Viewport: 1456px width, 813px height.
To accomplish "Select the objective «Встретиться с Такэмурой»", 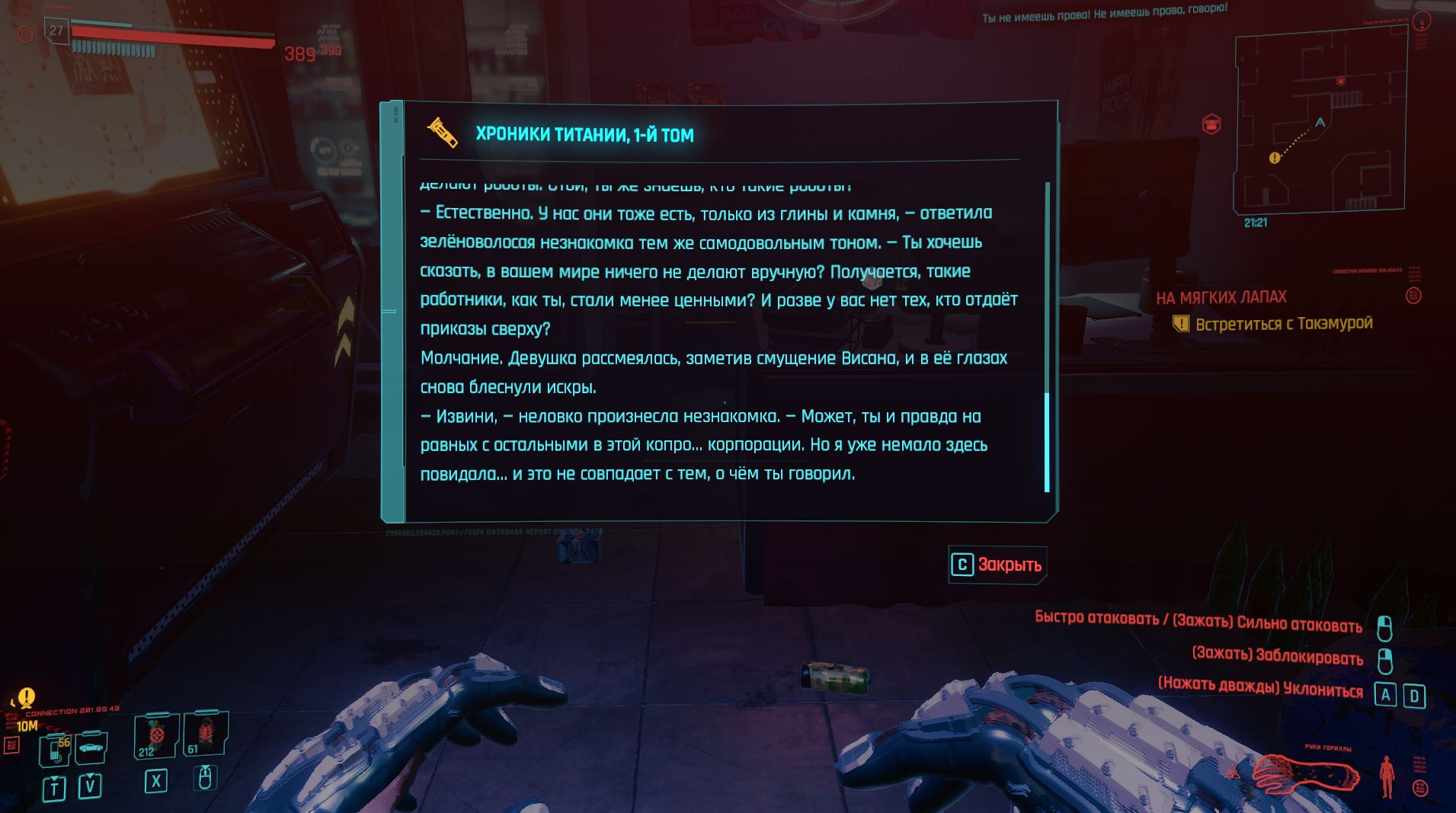I will point(1283,324).
